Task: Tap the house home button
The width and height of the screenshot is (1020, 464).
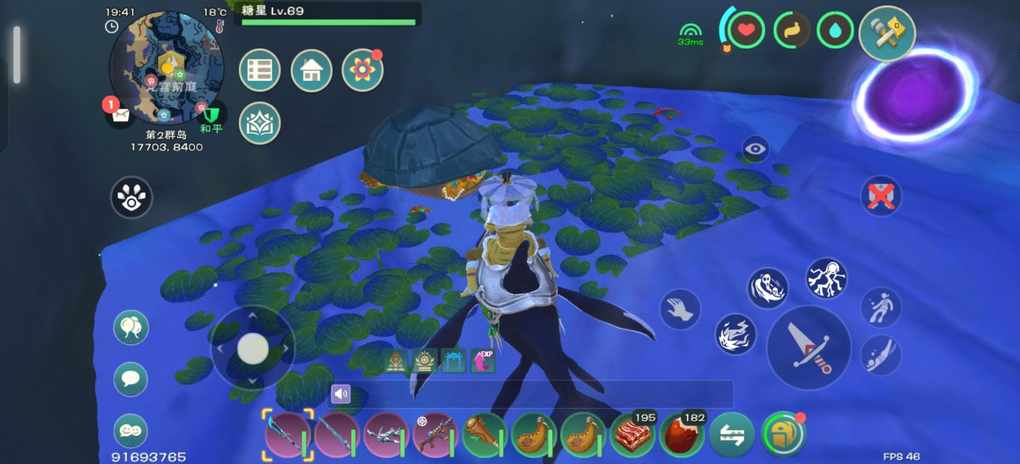Action: tap(311, 70)
